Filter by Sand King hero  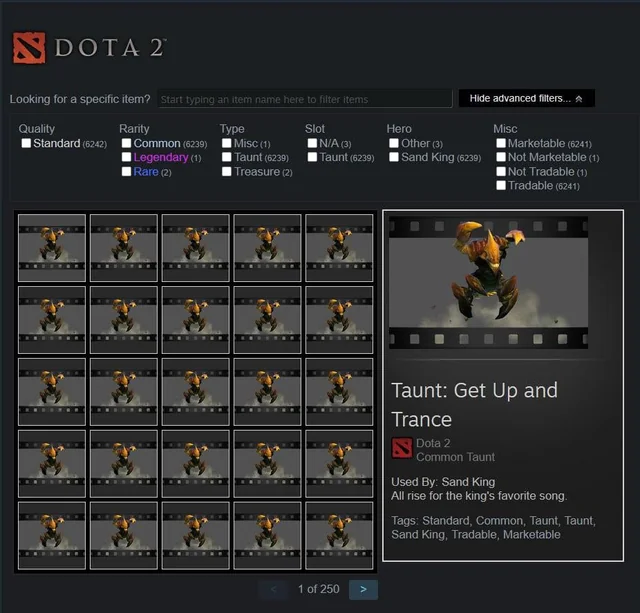[394, 158]
